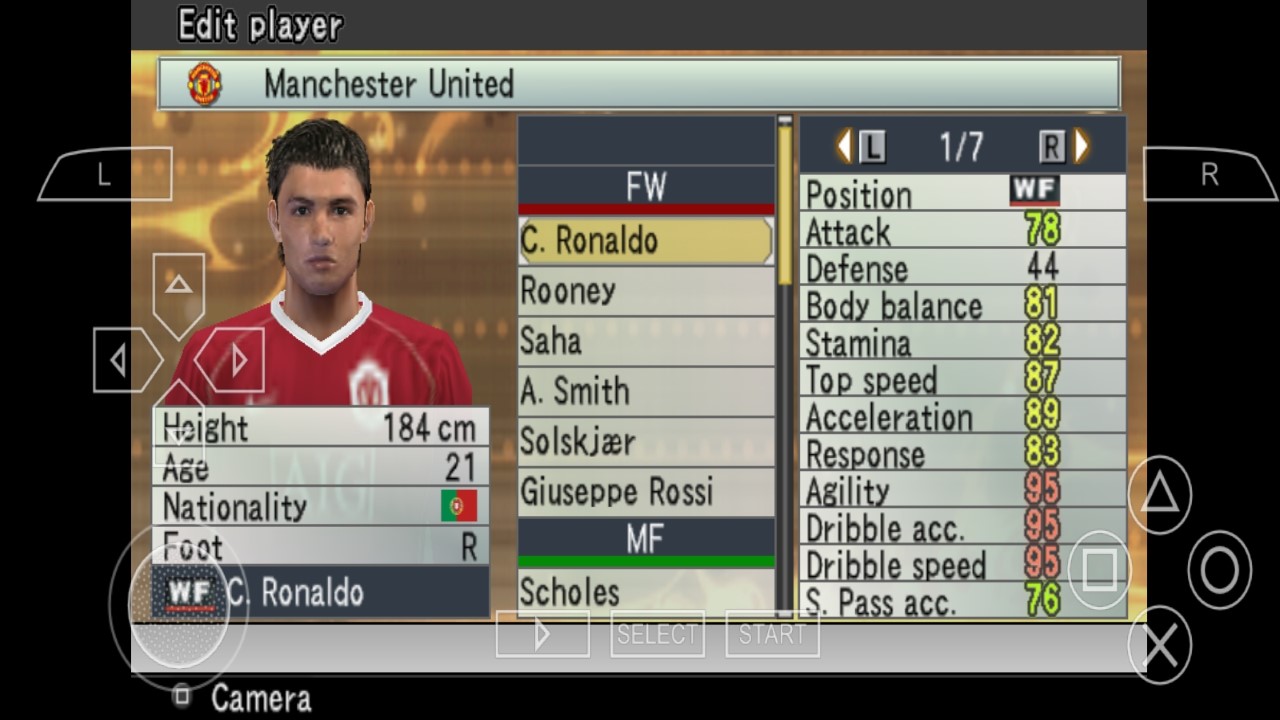Click the left L arrow to flip stats page
This screenshot has height=720, width=1280.
tap(845, 145)
